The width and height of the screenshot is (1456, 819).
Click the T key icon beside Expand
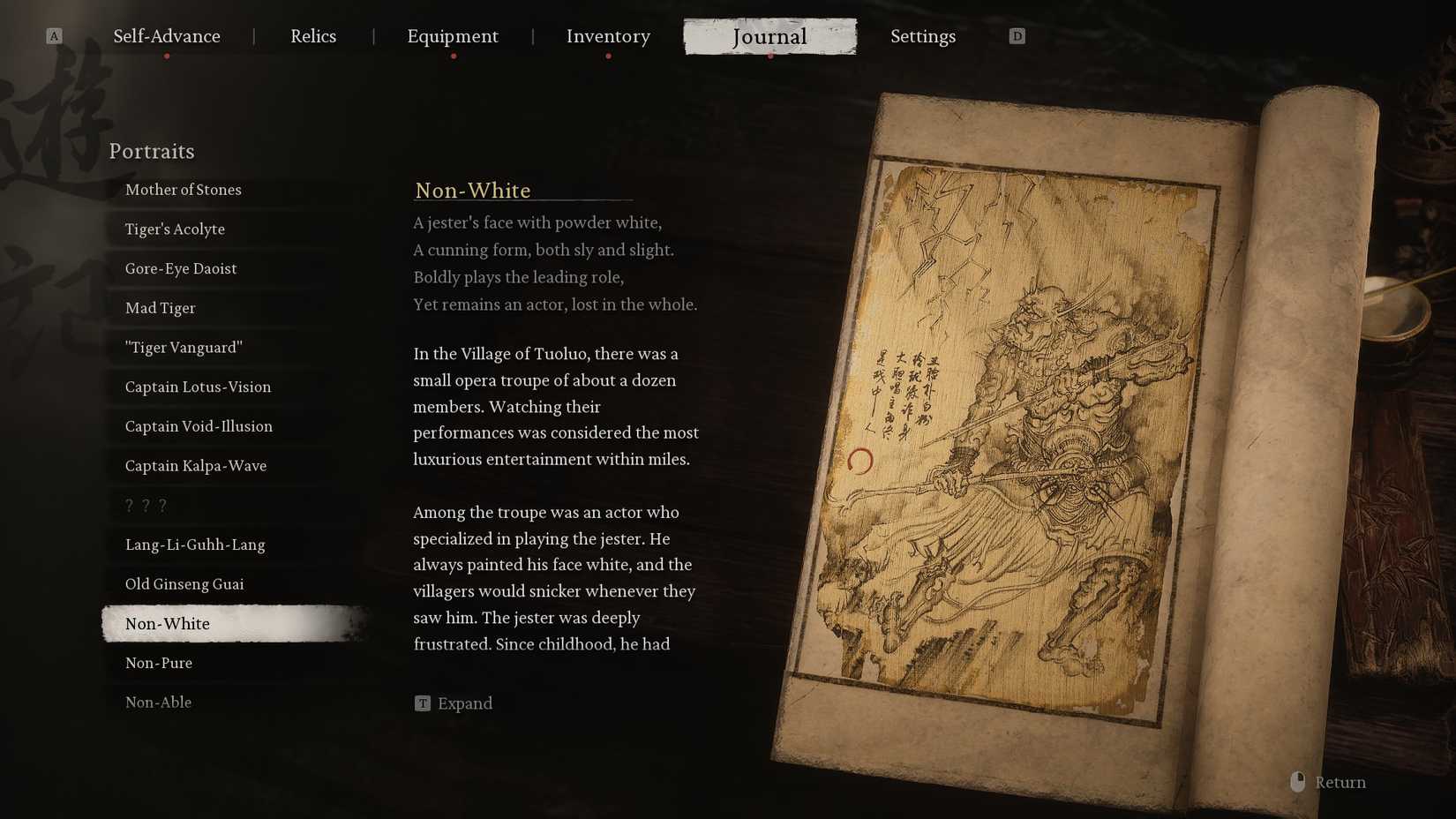click(422, 703)
